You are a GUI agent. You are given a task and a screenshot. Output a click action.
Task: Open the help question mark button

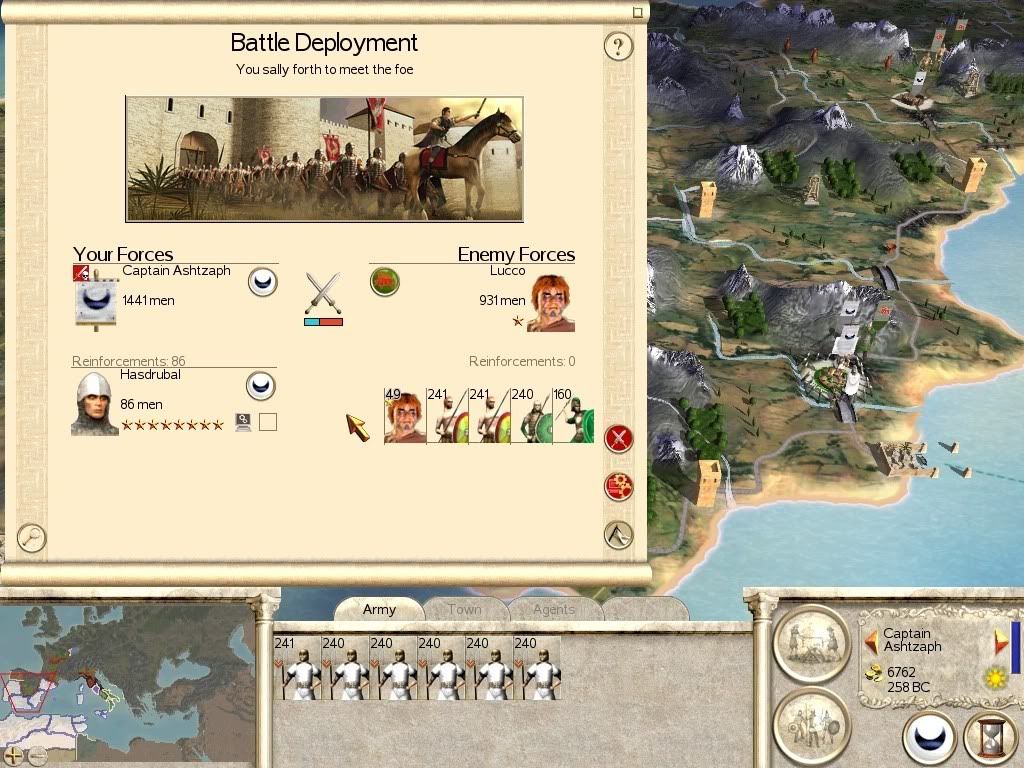(x=618, y=46)
